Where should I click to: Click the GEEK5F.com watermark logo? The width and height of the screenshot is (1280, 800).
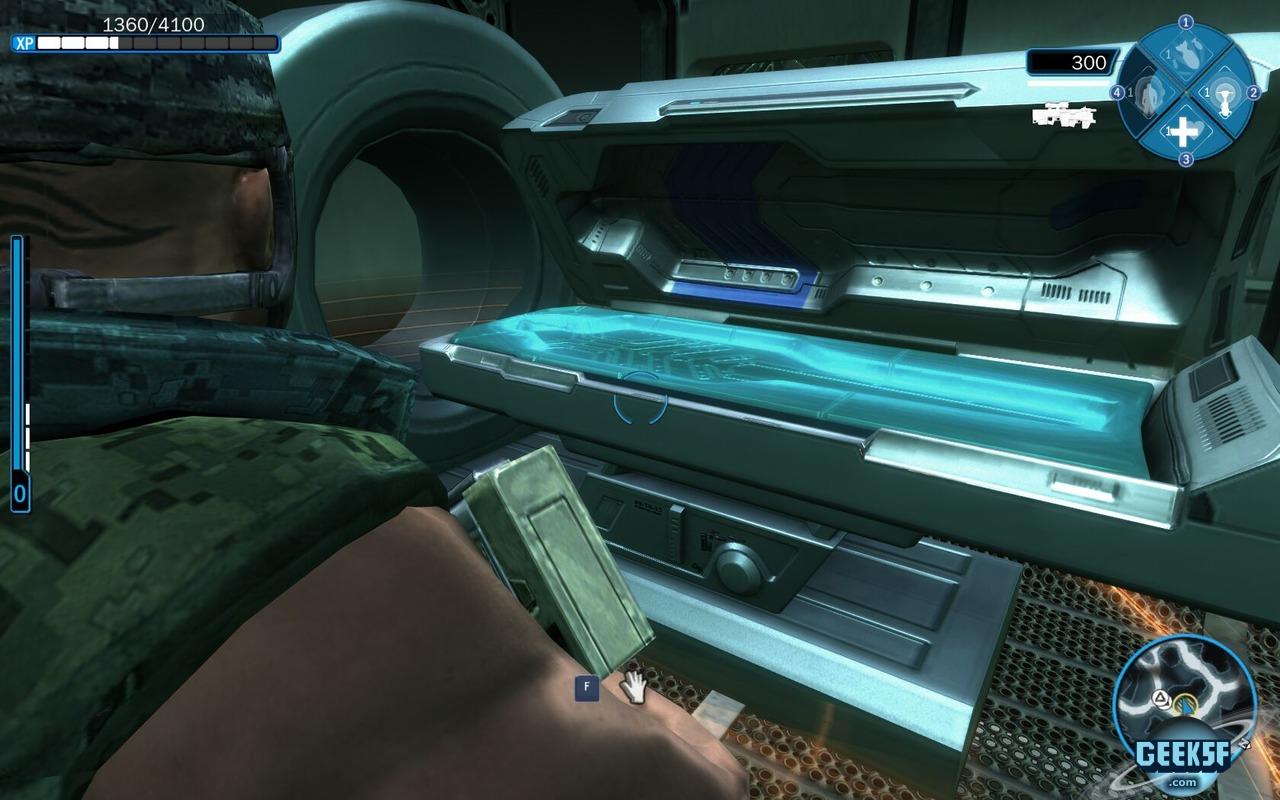pos(1185,762)
